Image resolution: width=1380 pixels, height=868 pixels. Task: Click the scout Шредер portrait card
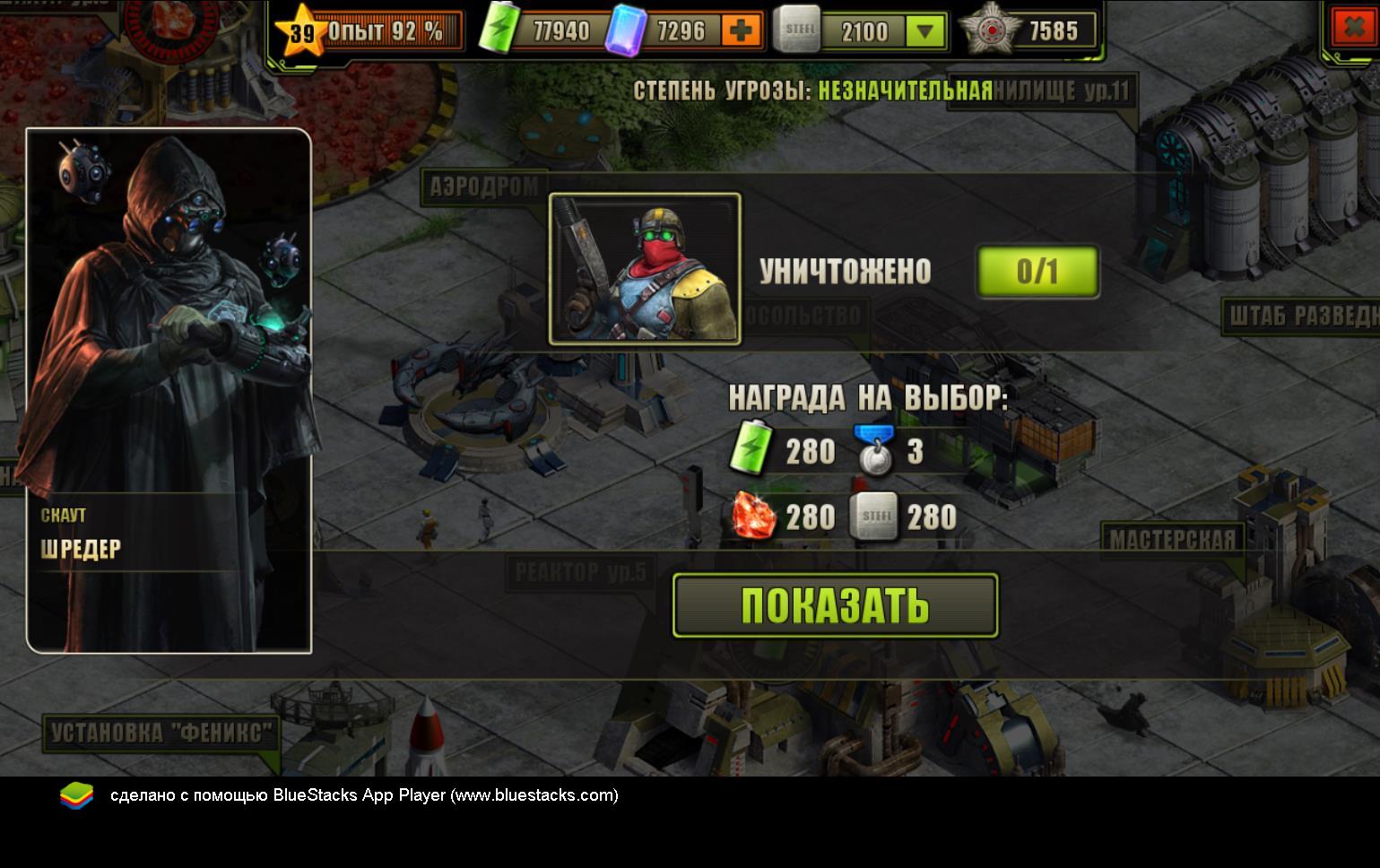[169, 390]
